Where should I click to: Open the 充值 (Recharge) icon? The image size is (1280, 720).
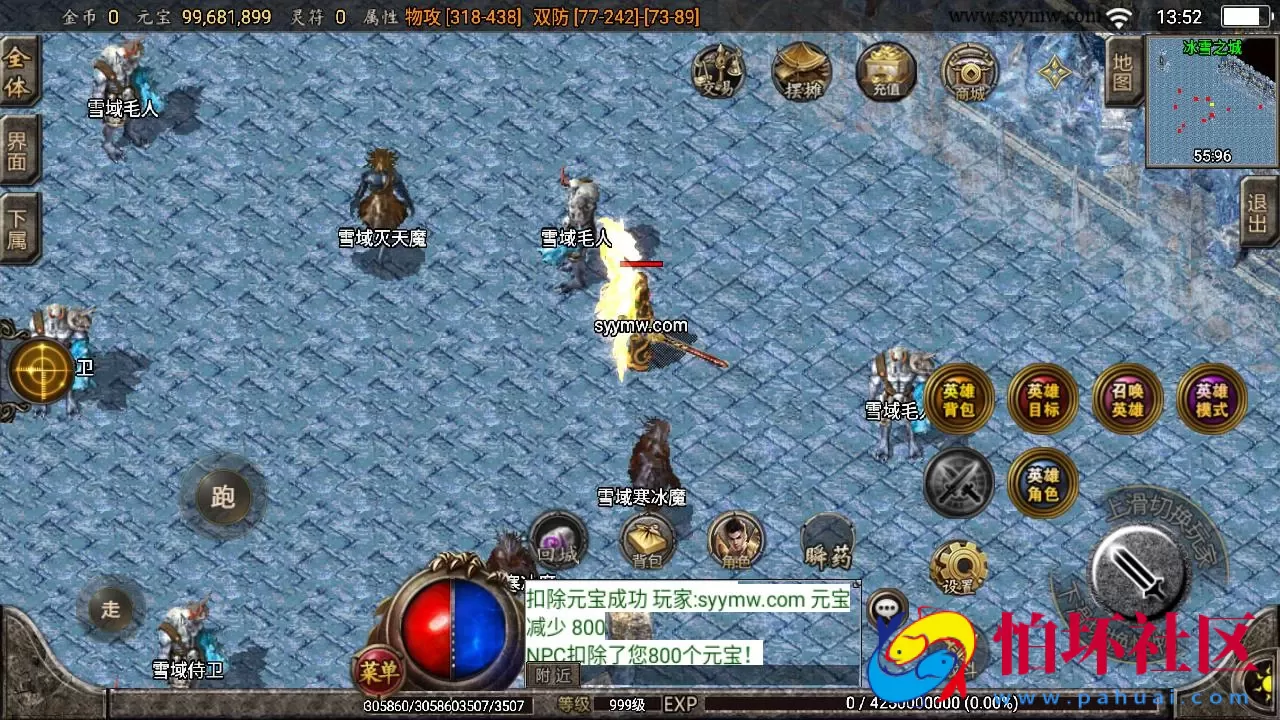point(887,72)
